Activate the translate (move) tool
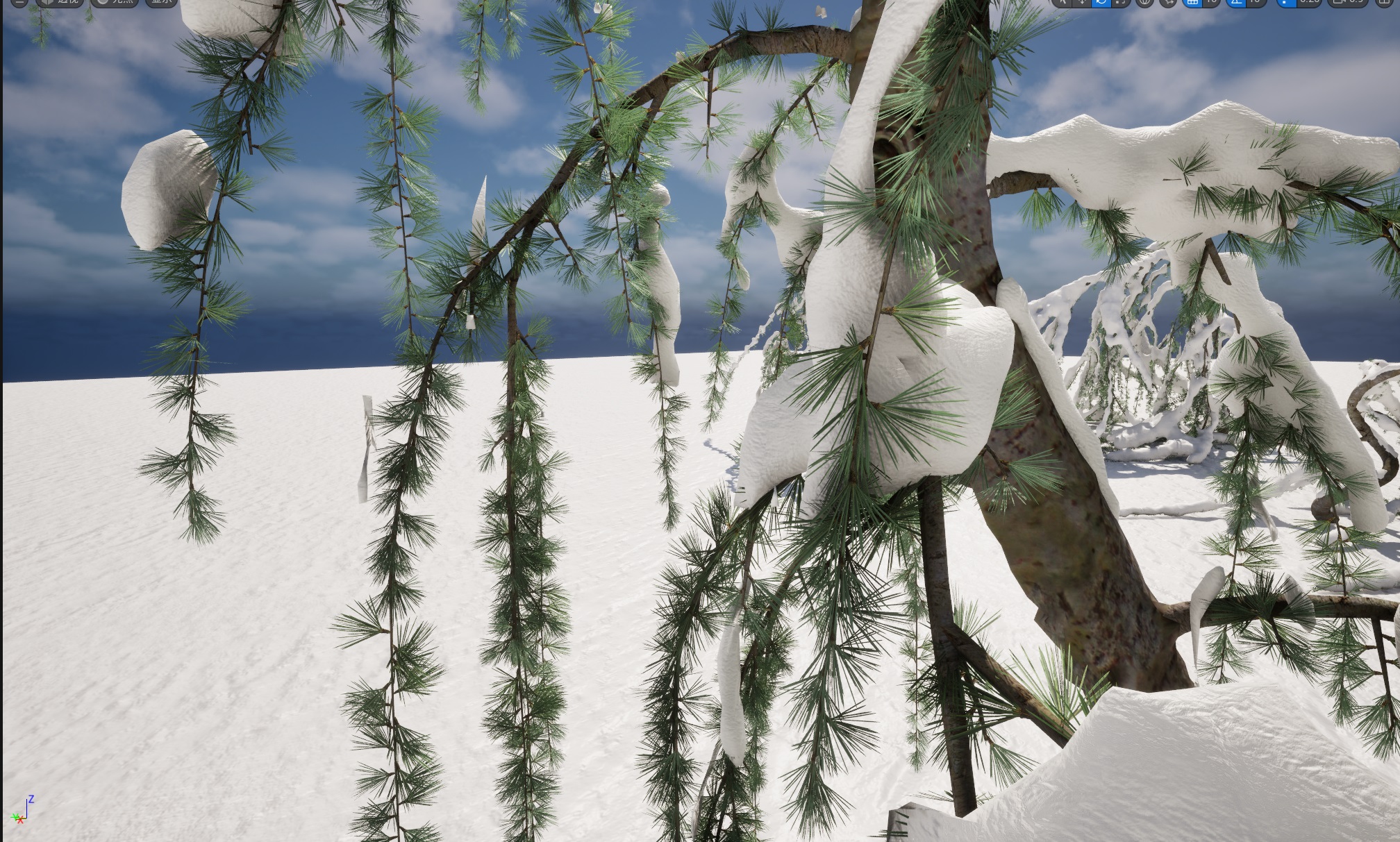The height and width of the screenshot is (842, 1400). coord(1082,3)
